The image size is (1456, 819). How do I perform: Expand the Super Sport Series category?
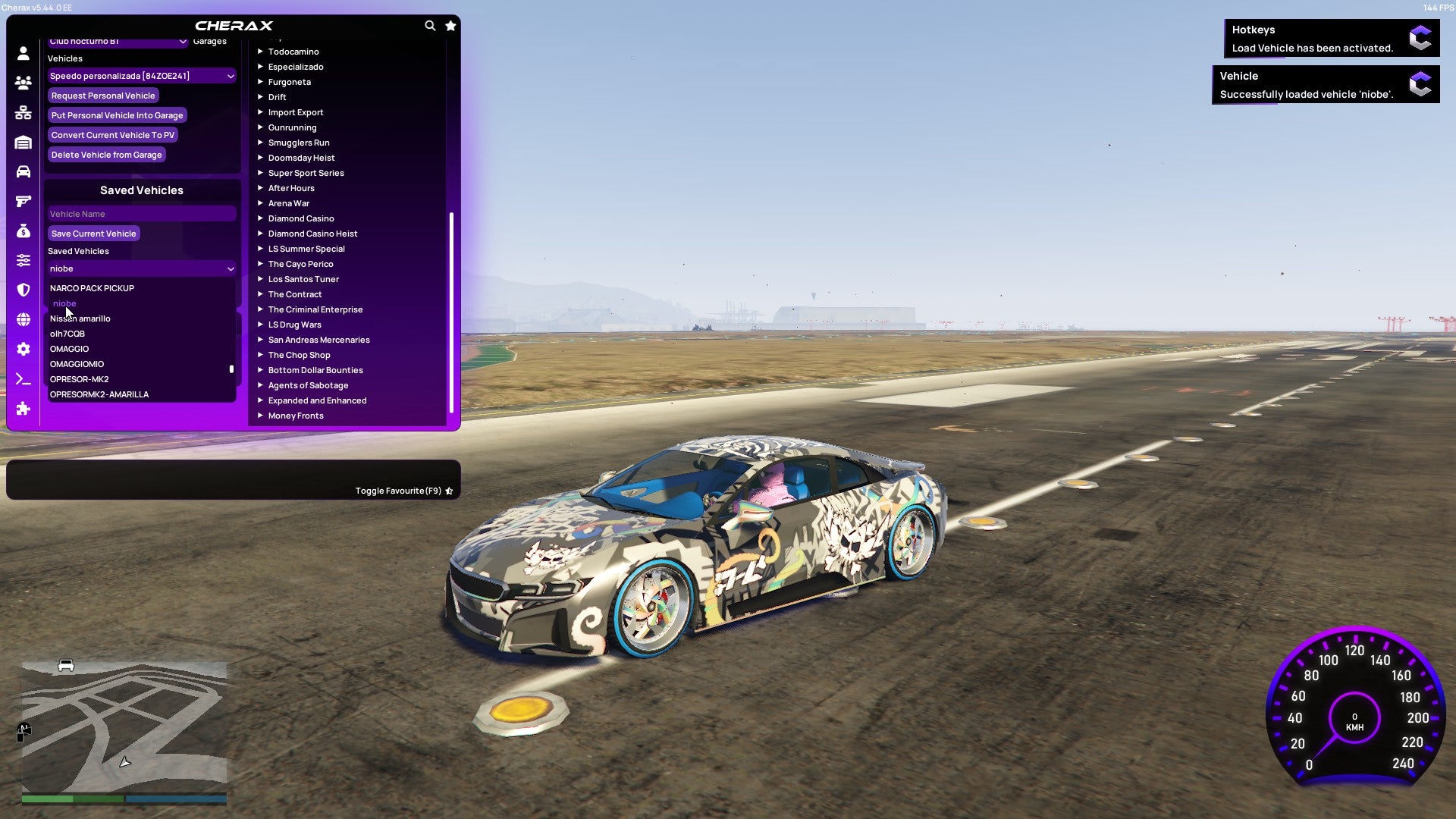(x=306, y=173)
